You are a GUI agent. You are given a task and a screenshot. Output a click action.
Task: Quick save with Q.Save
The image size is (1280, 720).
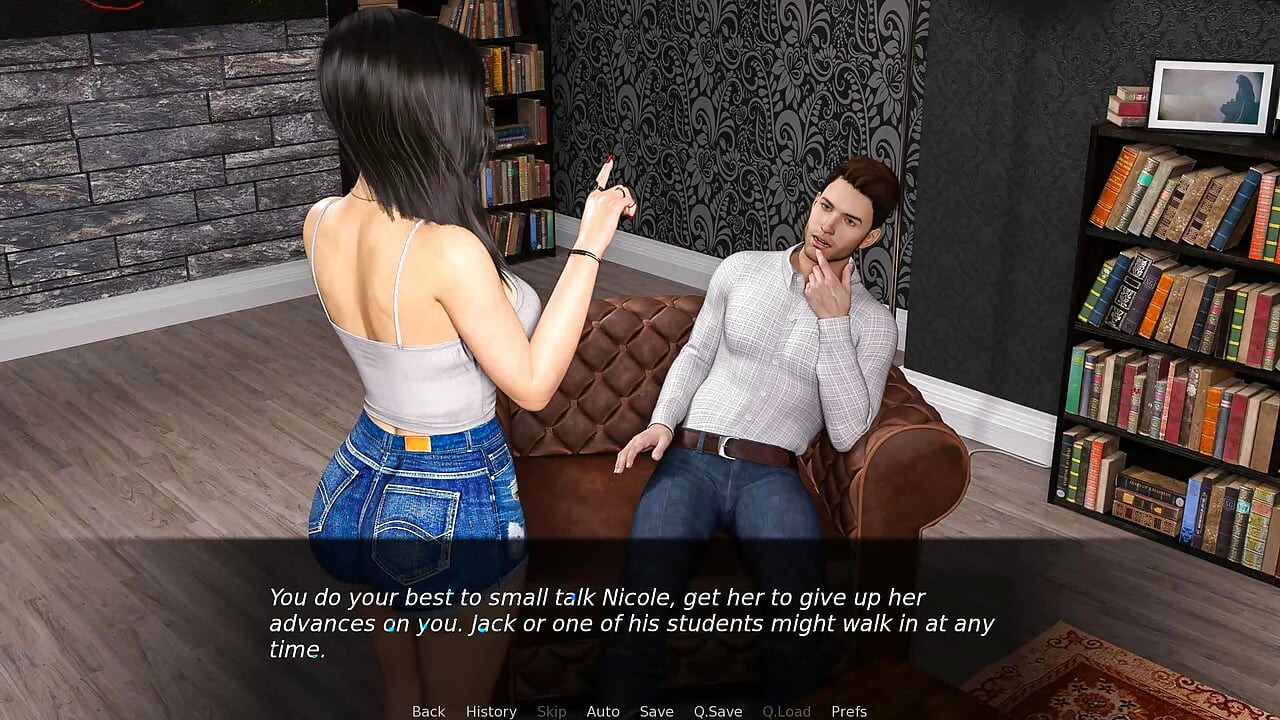click(x=718, y=711)
